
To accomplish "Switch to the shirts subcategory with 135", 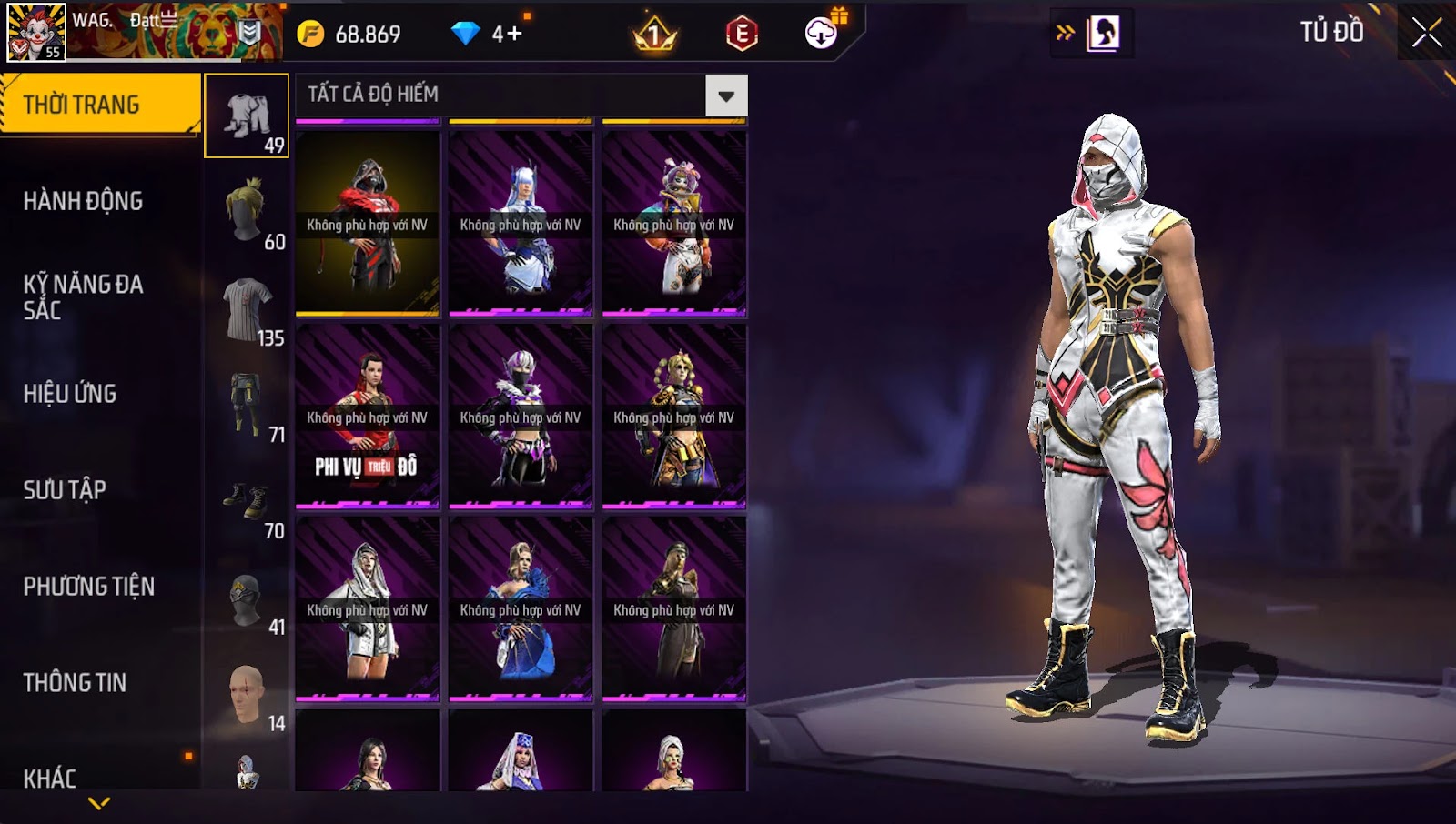I will [x=247, y=310].
